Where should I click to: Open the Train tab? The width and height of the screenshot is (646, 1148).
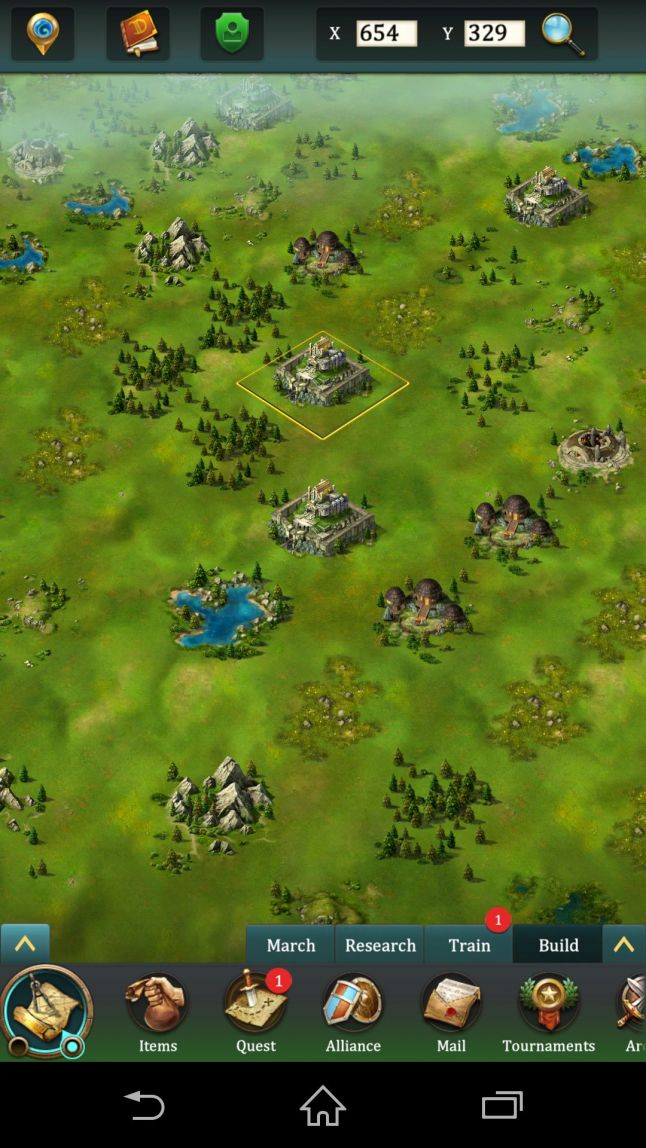[x=469, y=945]
